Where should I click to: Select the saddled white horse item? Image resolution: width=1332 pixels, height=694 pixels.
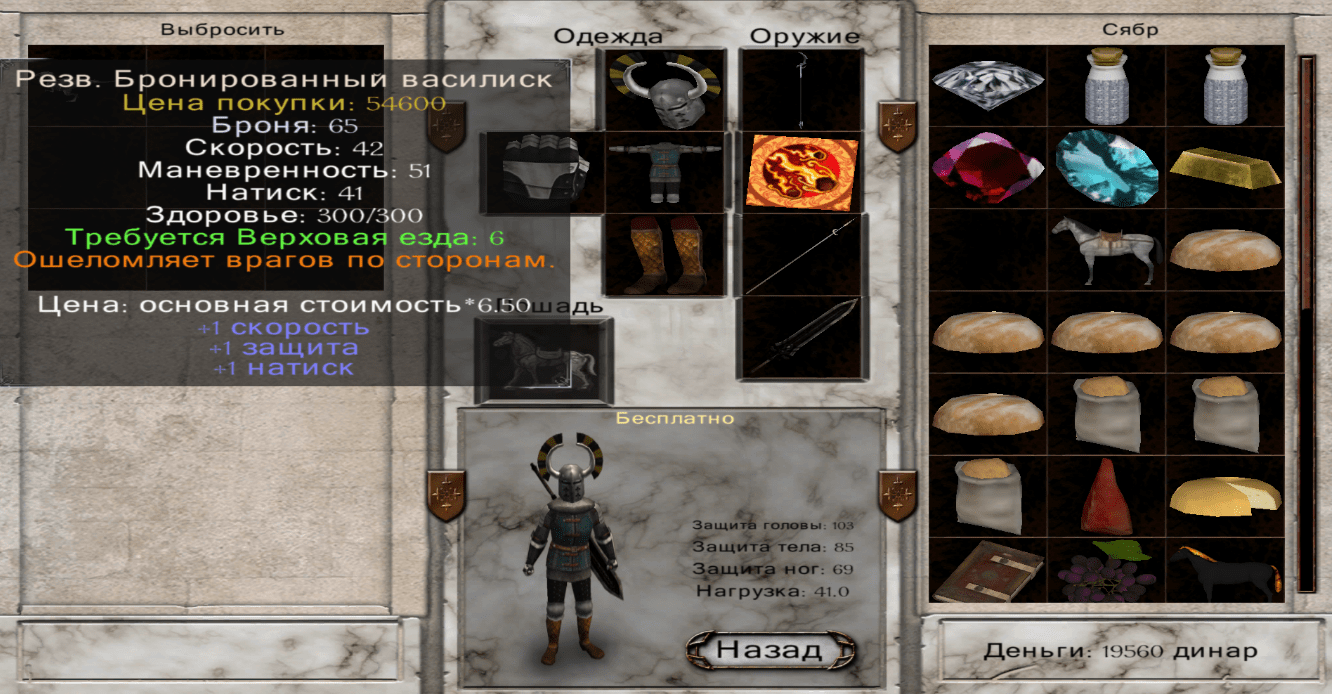(x=1106, y=250)
